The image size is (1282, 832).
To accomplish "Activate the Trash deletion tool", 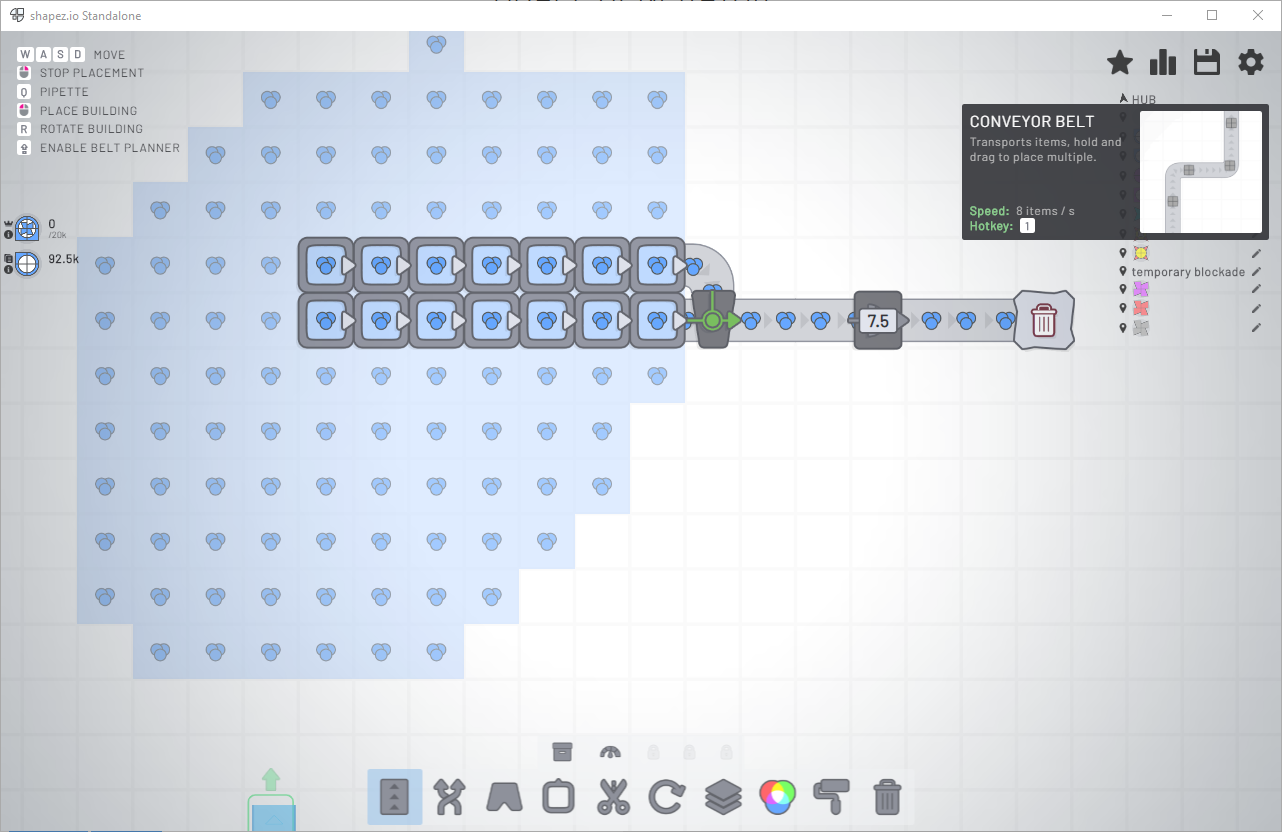I will 886,797.
